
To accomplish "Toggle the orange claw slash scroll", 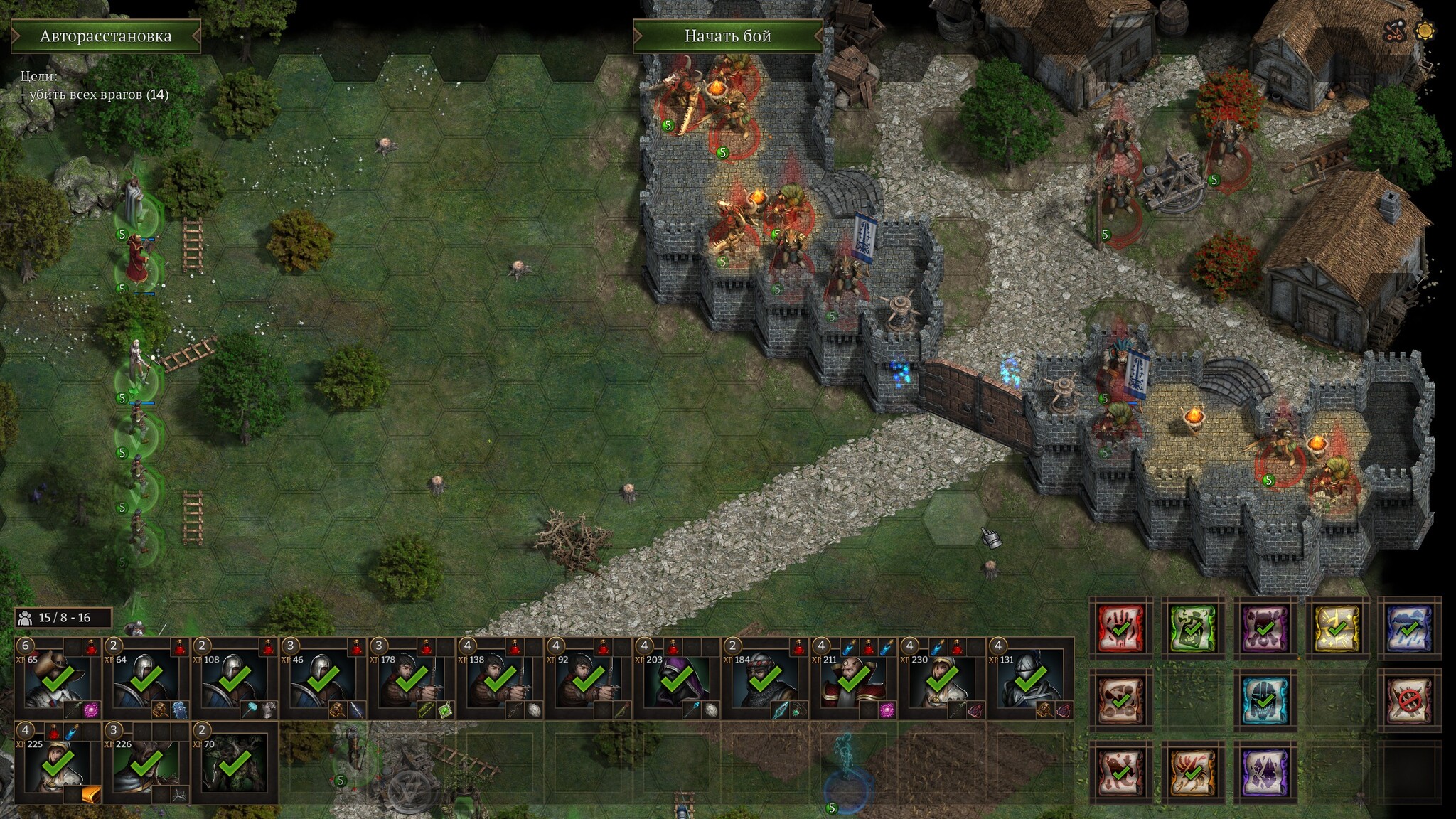I will (1193, 773).
